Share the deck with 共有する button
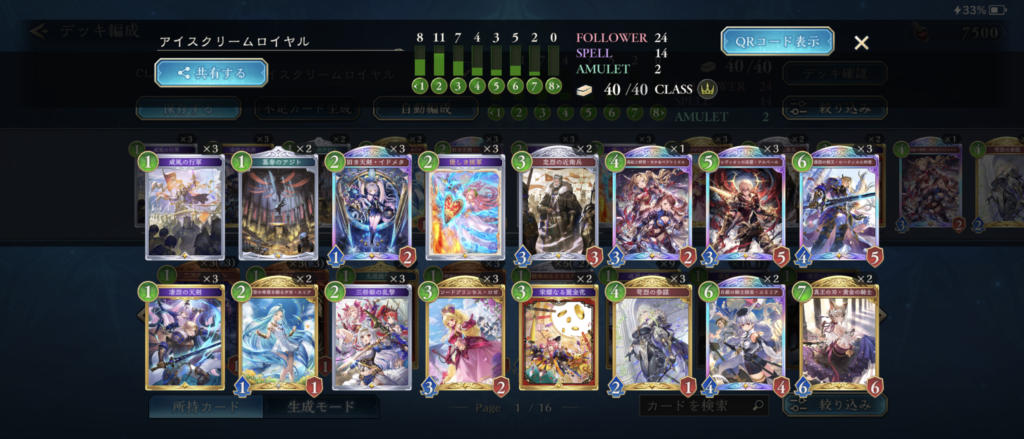 (211, 72)
